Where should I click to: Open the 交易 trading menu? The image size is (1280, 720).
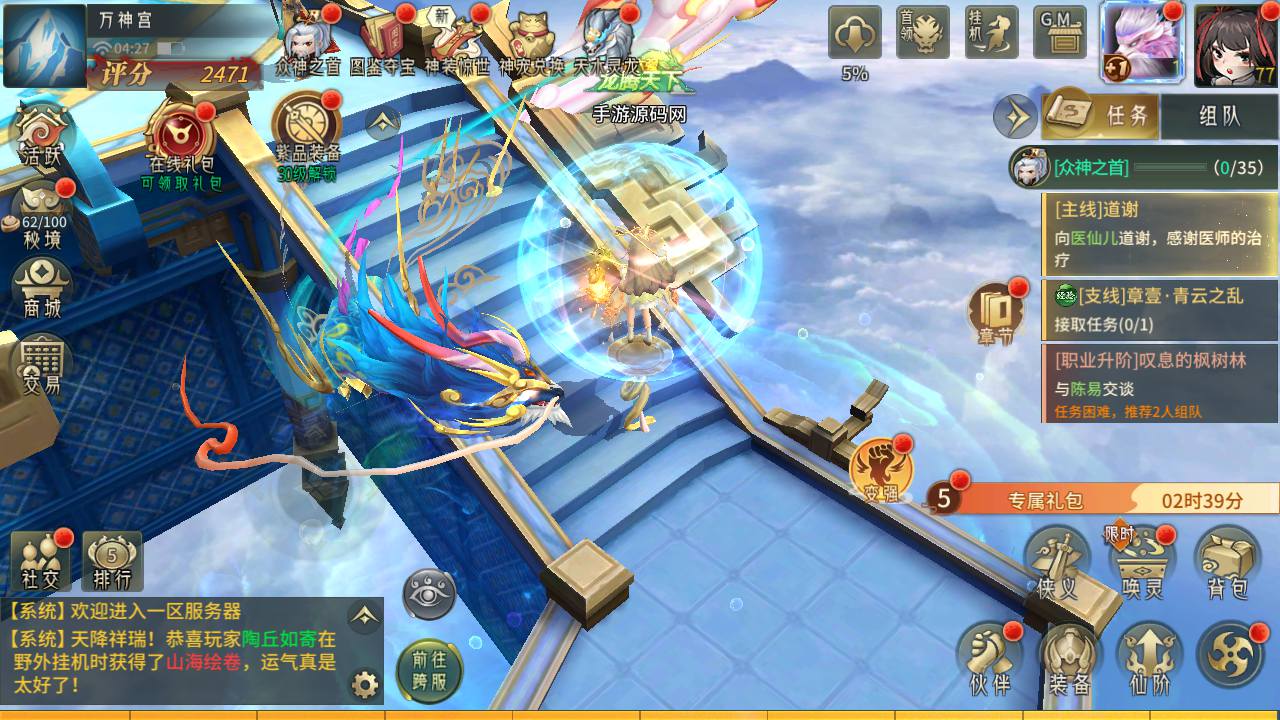tap(42, 362)
